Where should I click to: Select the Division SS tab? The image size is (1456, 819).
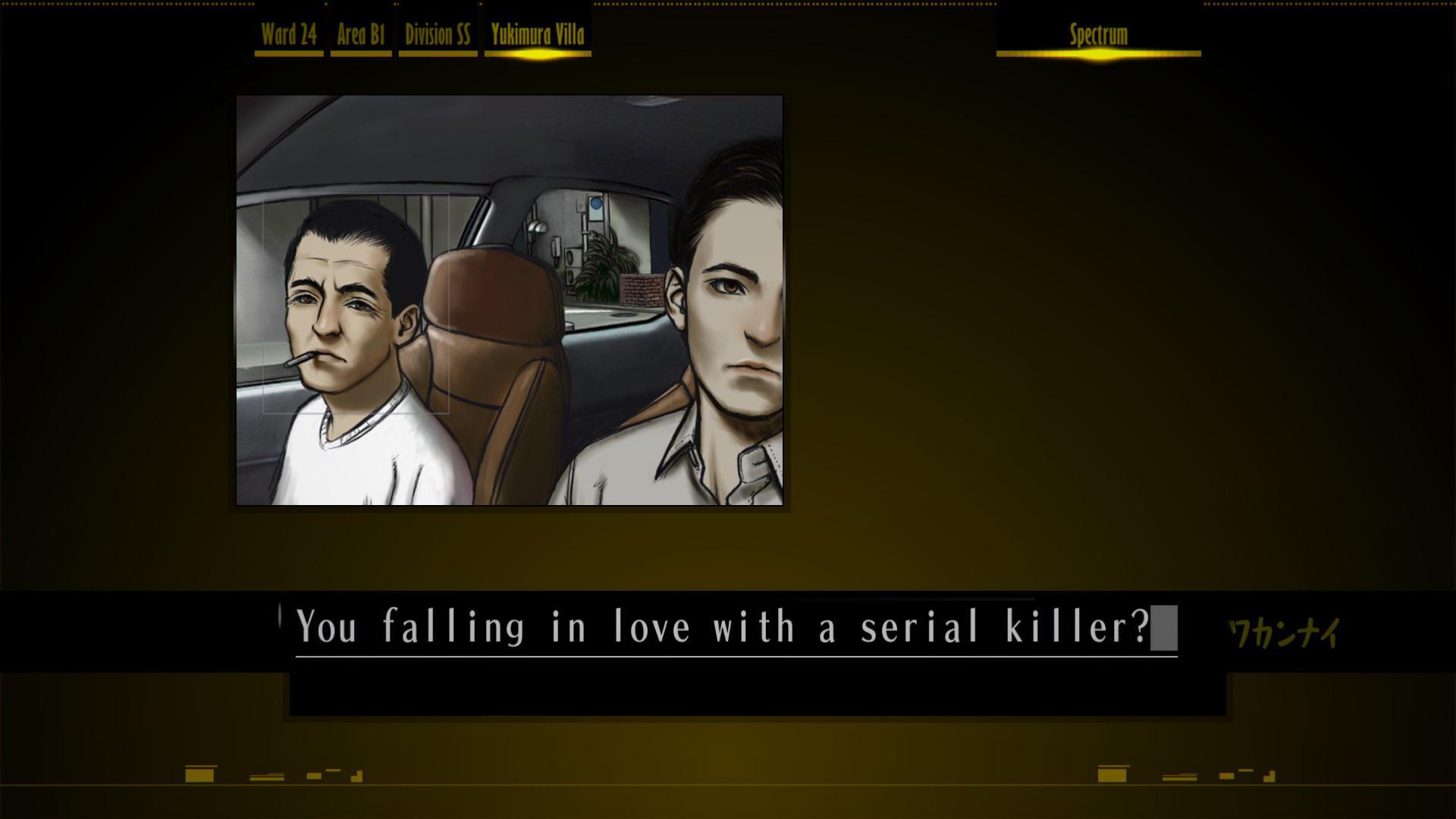click(x=438, y=33)
